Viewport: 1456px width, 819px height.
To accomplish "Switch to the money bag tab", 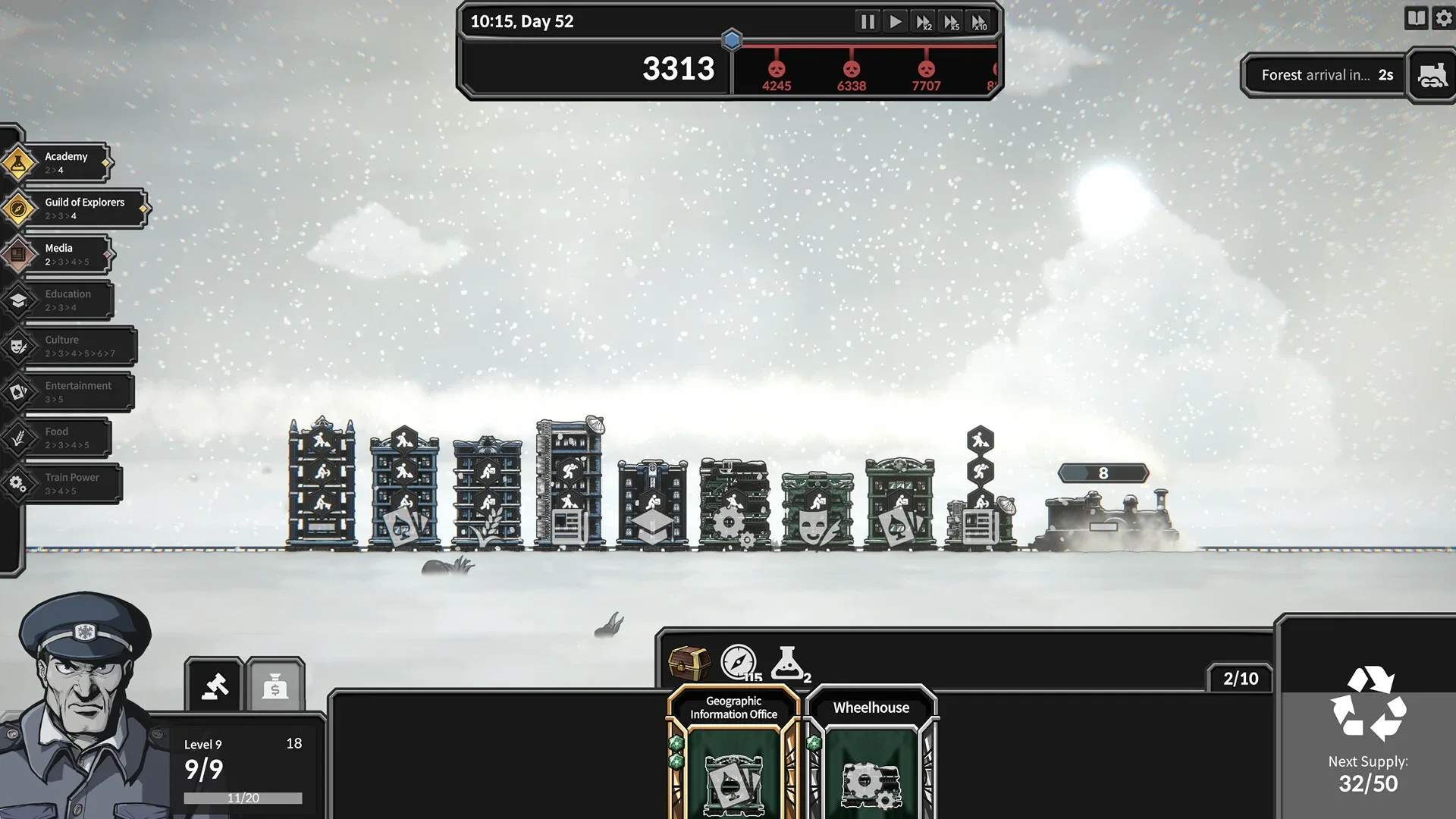I will click(275, 686).
